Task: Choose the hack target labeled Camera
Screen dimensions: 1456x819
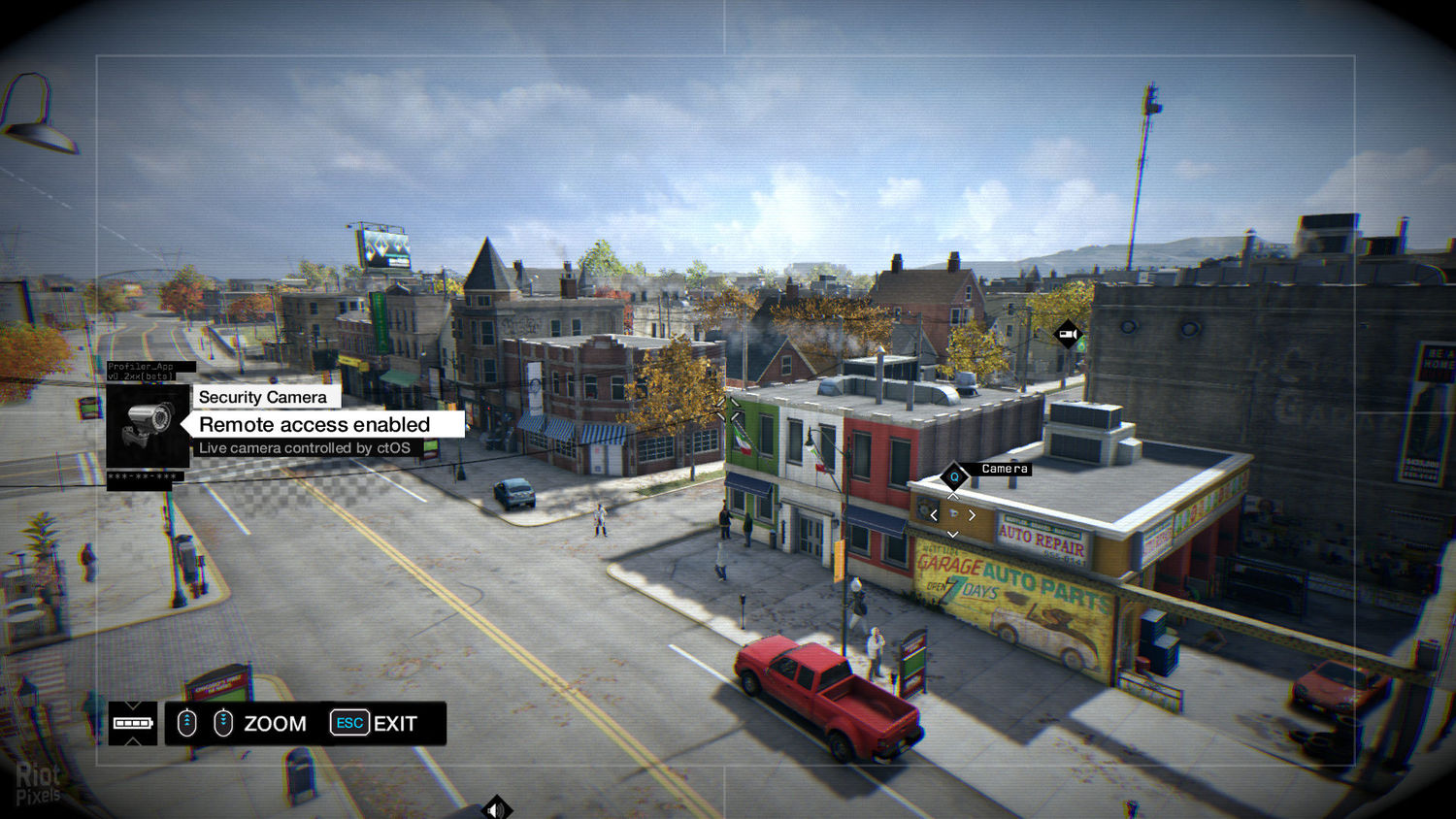Action: coord(954,476)
